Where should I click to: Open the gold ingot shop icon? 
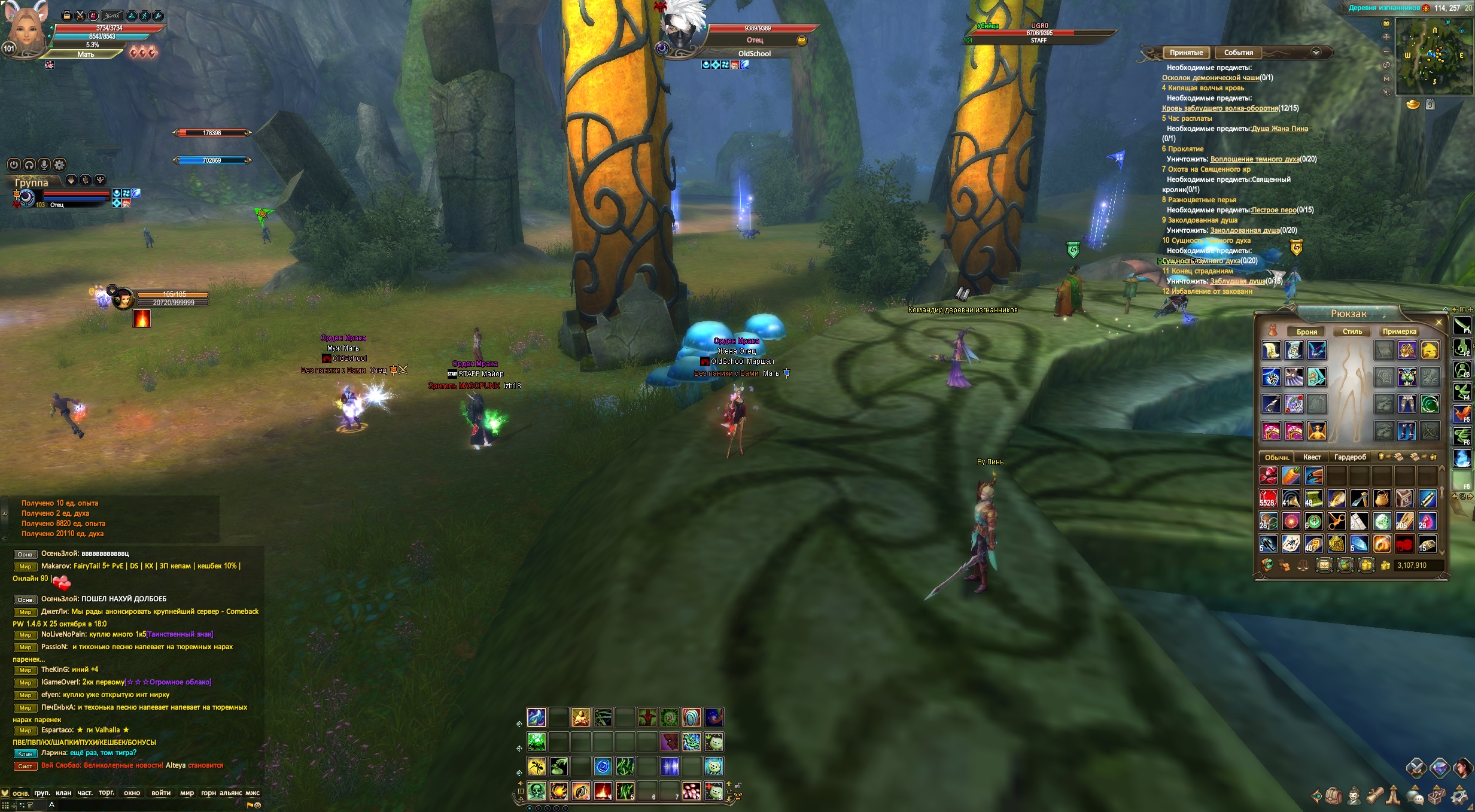[1413, 105]
